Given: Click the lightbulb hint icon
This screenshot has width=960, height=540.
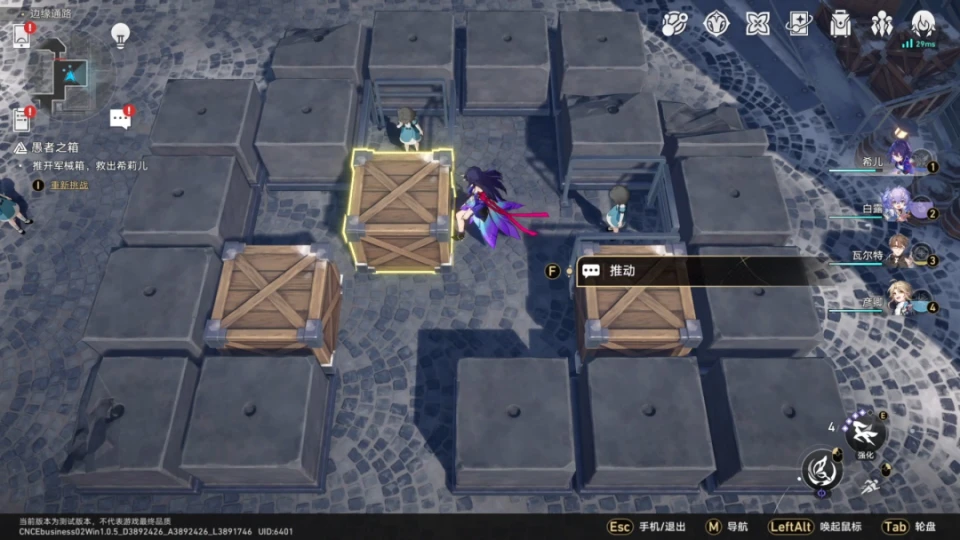Looking at the screenshot, I should [x=120, y=35].
